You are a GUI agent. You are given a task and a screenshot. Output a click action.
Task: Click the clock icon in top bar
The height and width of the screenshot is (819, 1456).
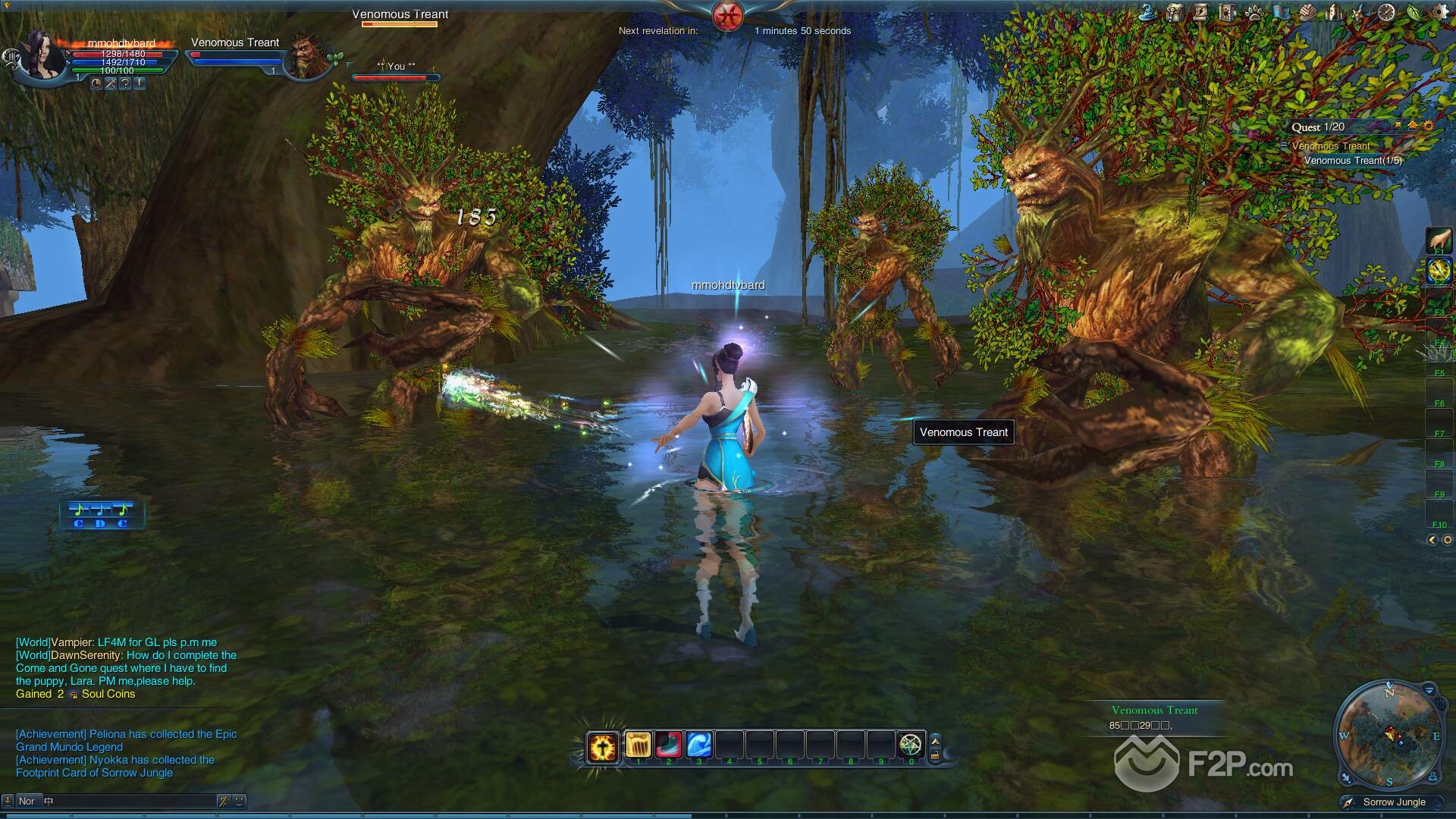pos(1386,12)
